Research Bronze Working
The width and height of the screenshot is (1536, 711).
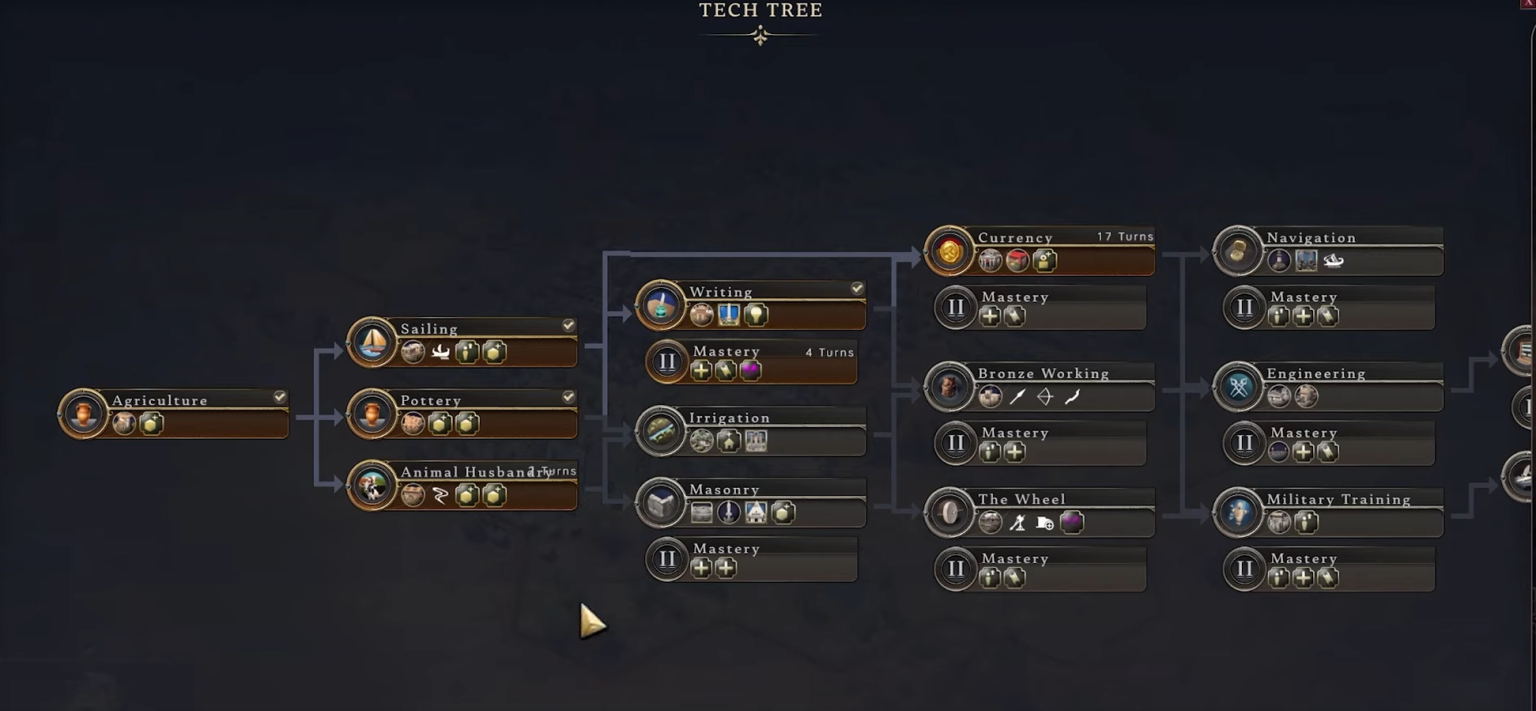(x=1040, y=387)
